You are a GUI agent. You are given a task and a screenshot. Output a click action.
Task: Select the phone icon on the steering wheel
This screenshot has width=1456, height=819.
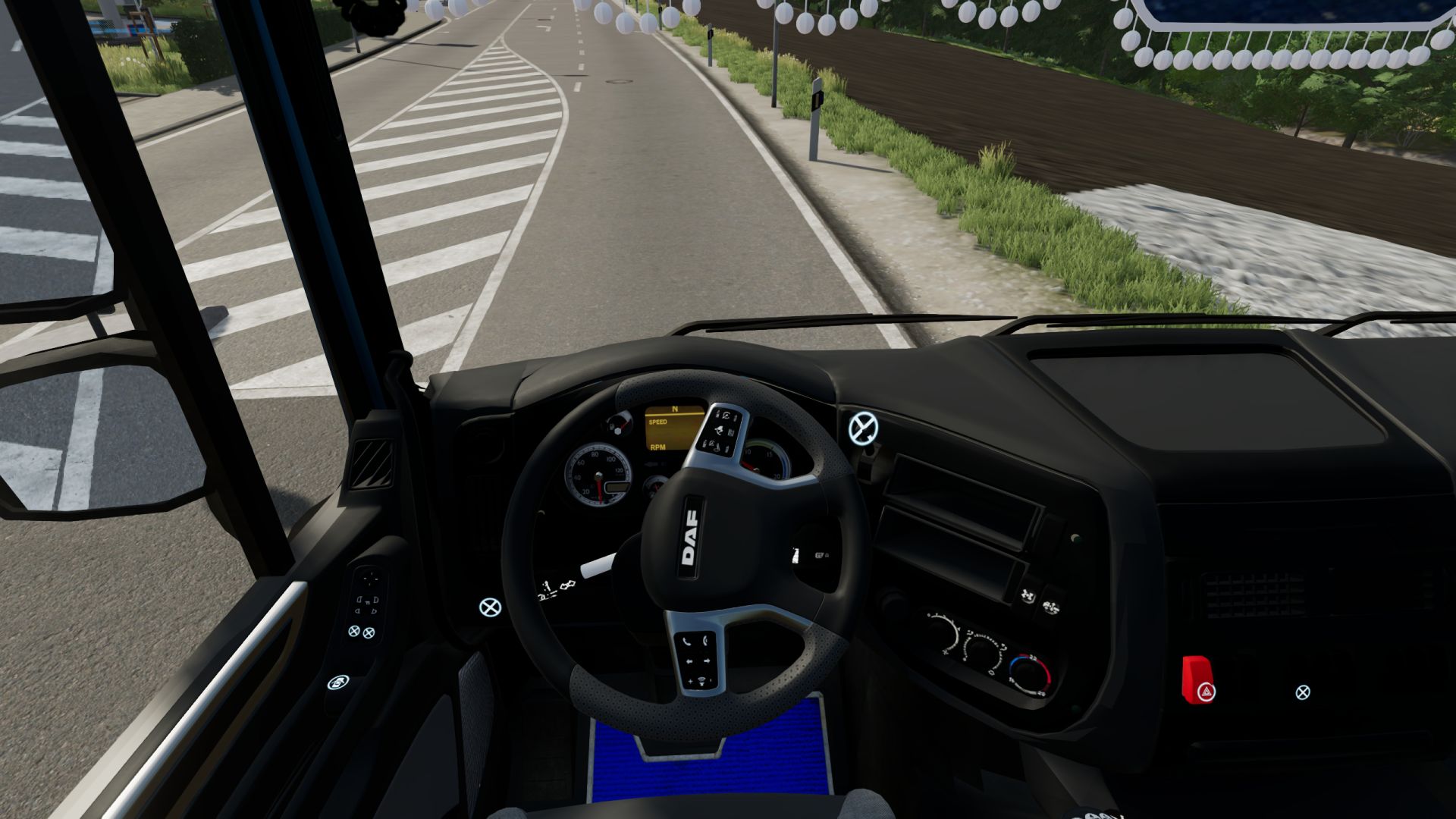[689, 641]
